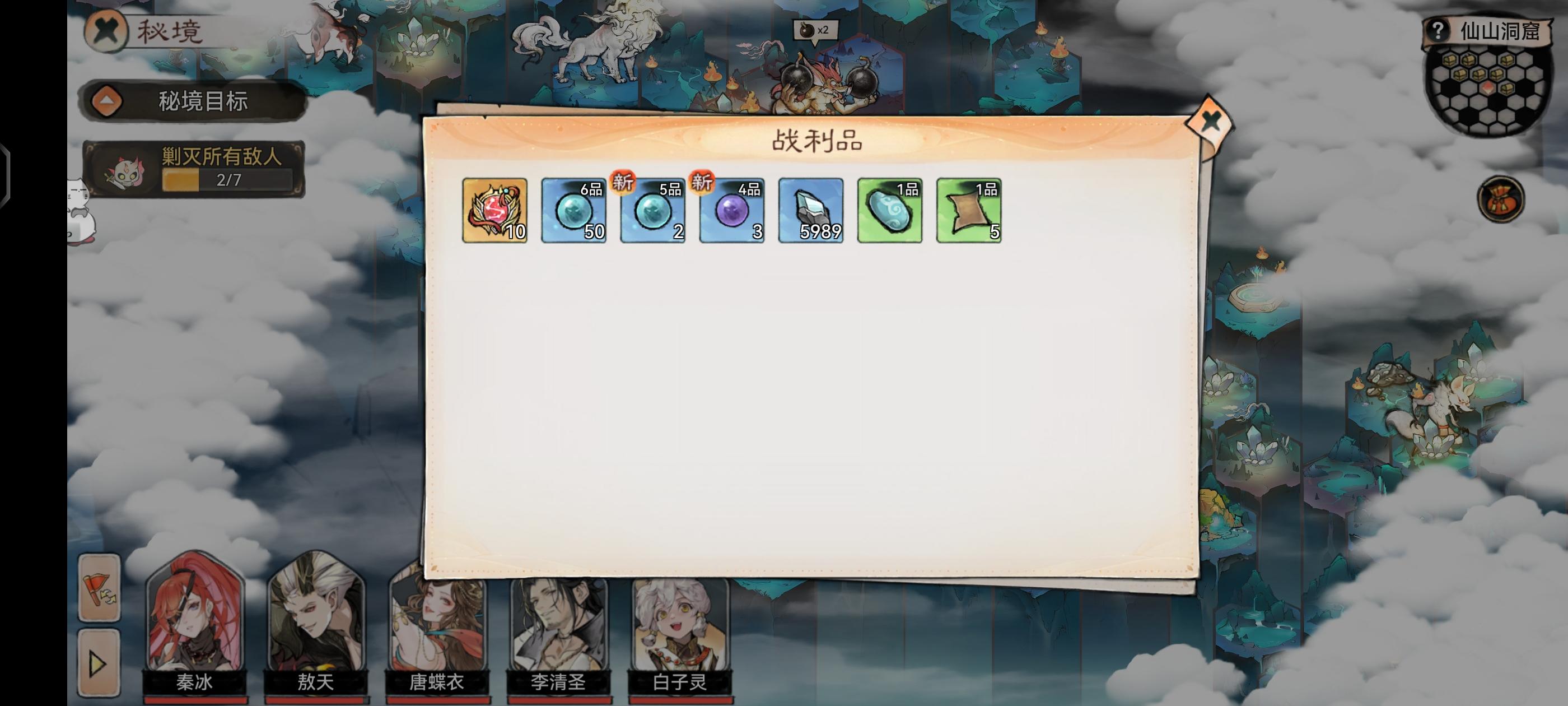
Task: Open the 6品 teal orb loot item
Action: [x=573, y=211]
